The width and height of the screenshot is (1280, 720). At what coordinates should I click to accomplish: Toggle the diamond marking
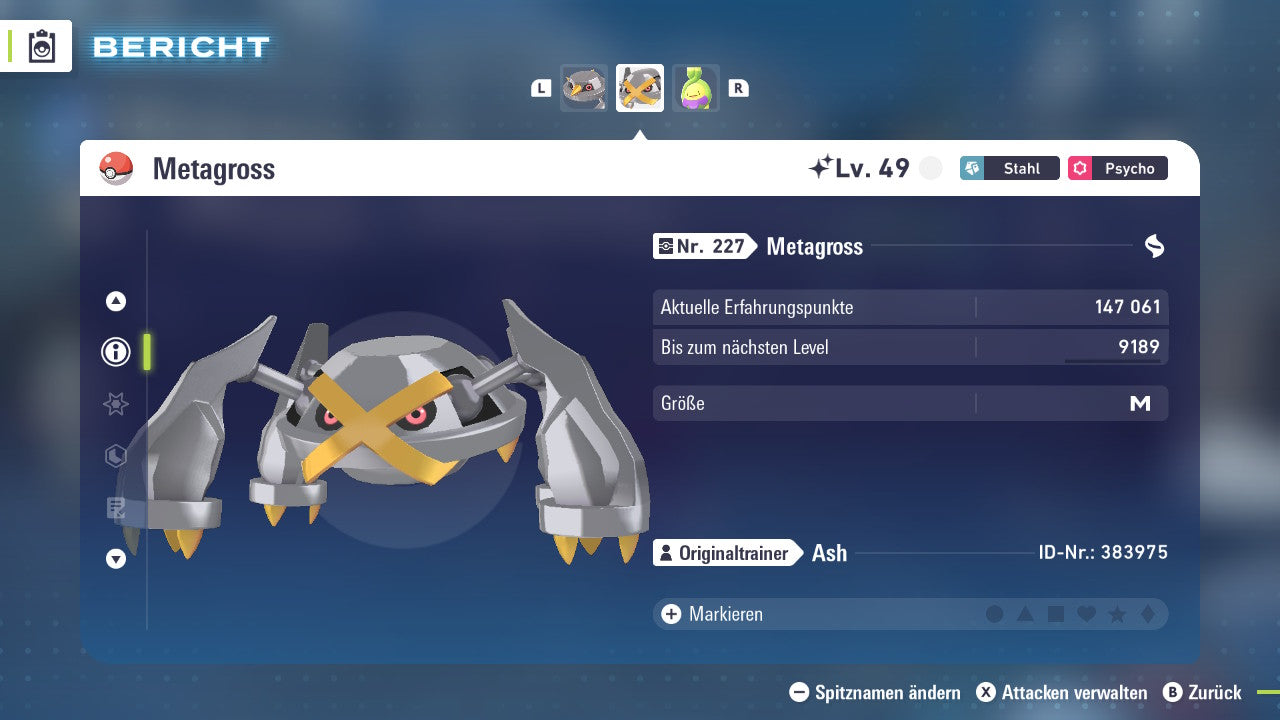(x=1147, y=614)
